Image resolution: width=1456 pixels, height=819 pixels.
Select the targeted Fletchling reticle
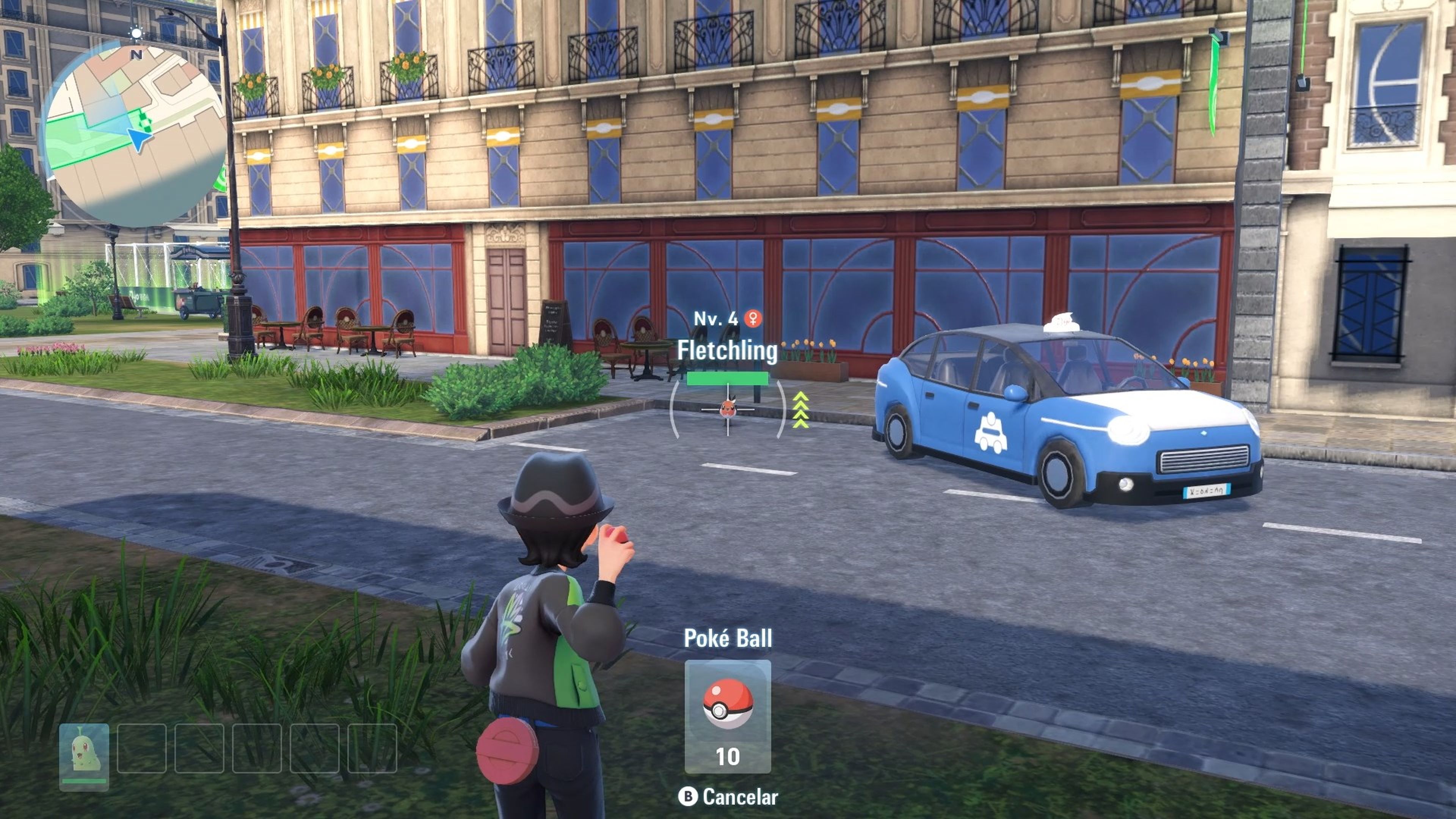(728, 409)
